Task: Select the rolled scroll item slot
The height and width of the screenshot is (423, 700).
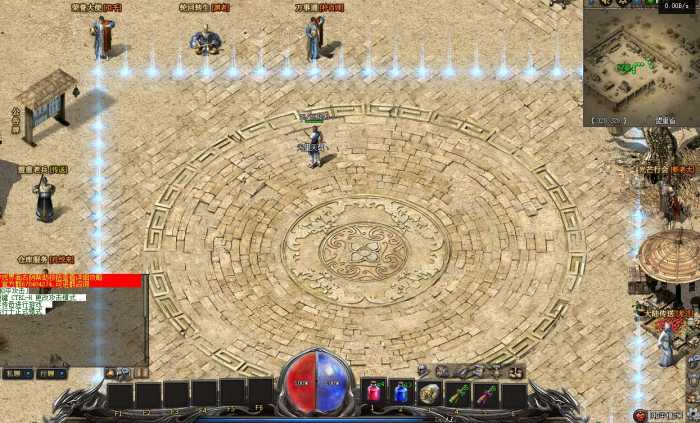Action: coord(430,393)
